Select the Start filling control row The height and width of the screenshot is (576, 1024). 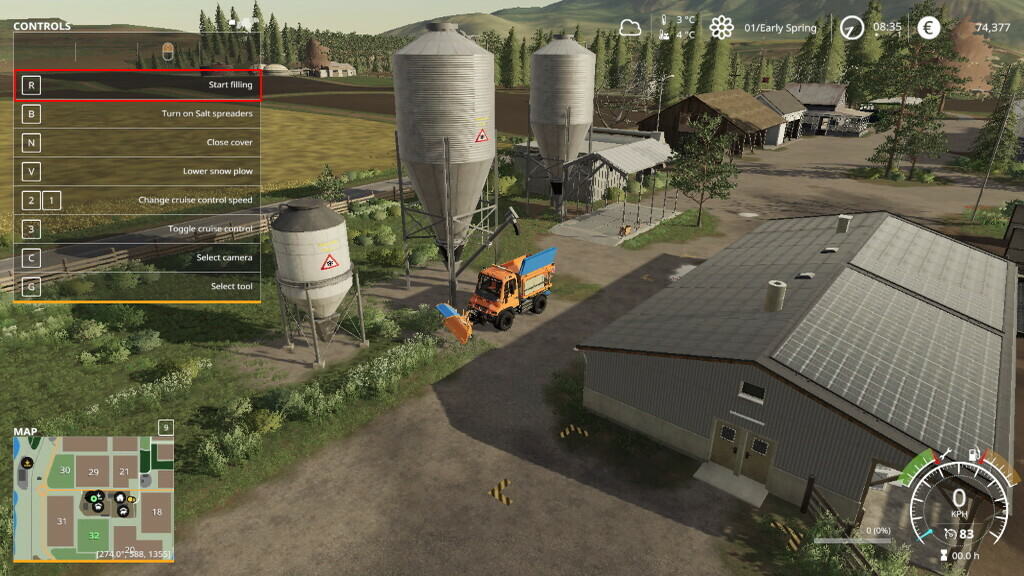coord(137,85)
